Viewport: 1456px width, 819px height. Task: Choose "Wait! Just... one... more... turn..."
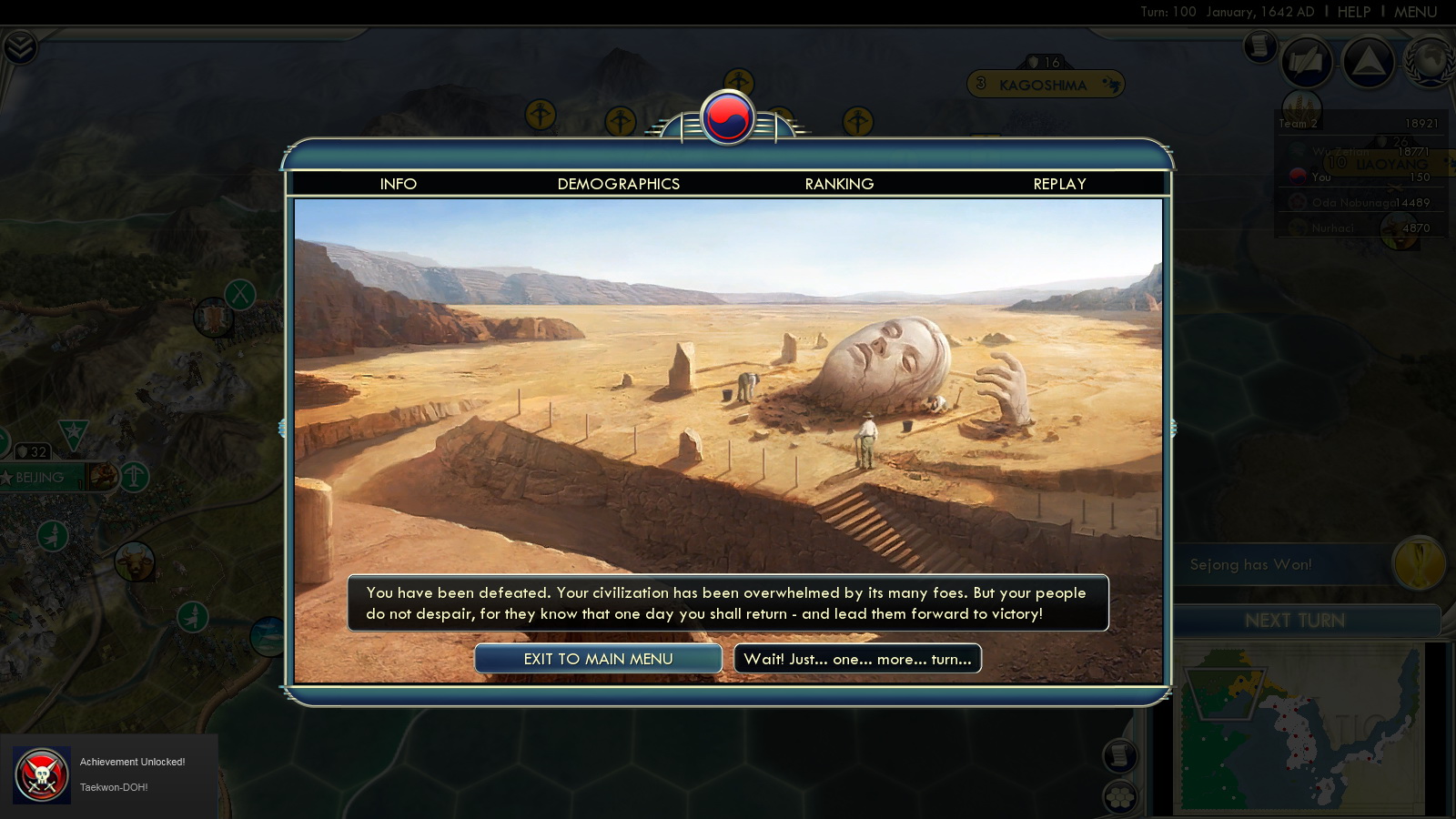click(x=857, y=659)
